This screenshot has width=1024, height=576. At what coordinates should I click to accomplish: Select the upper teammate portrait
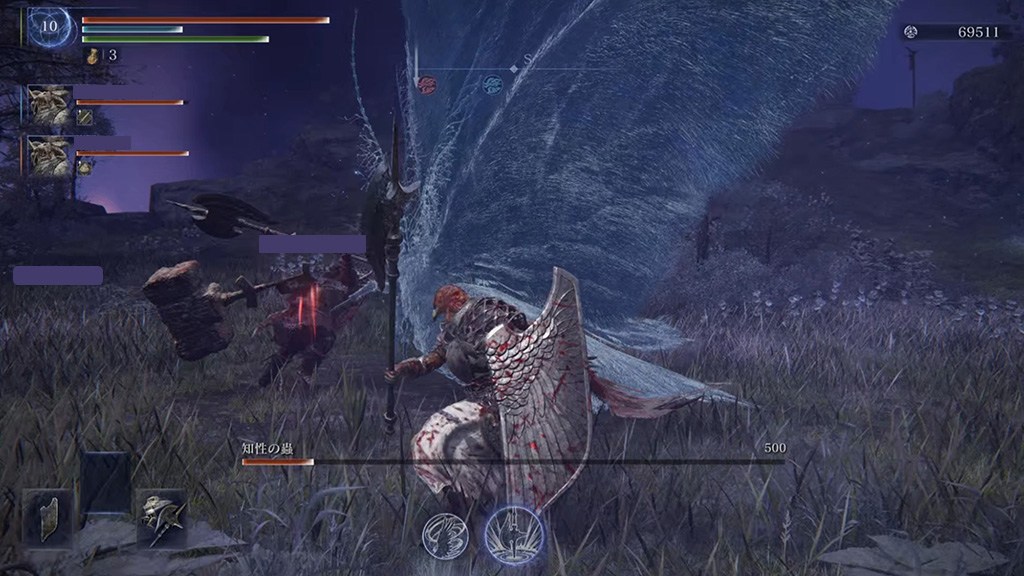(50, 104)
